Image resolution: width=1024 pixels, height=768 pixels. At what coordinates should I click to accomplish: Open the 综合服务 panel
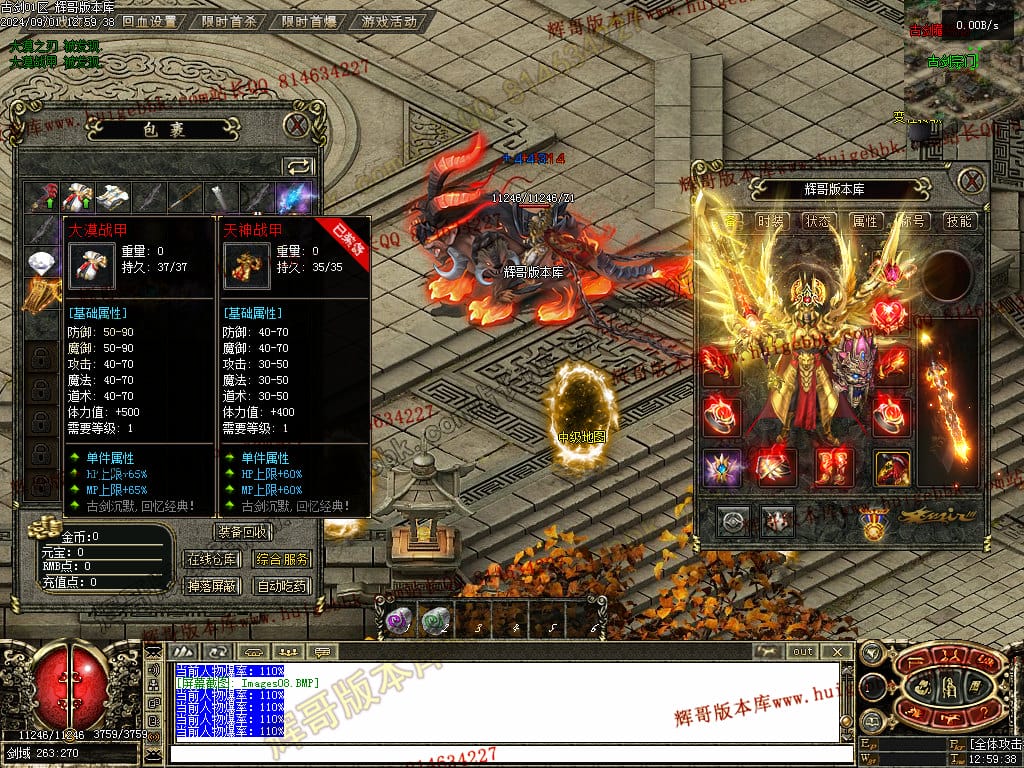[x=282, y=559]
